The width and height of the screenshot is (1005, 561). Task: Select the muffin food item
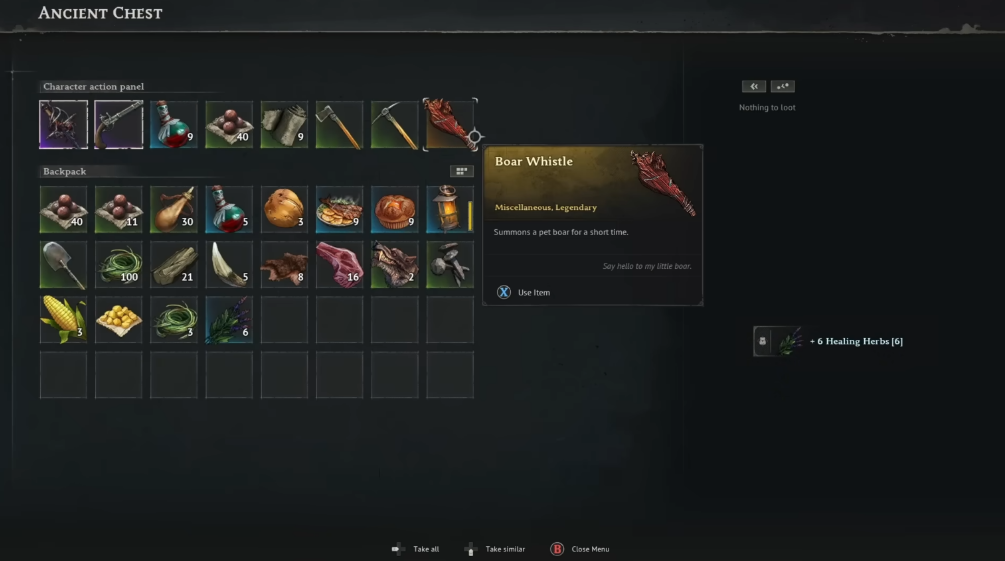(394, 209)
